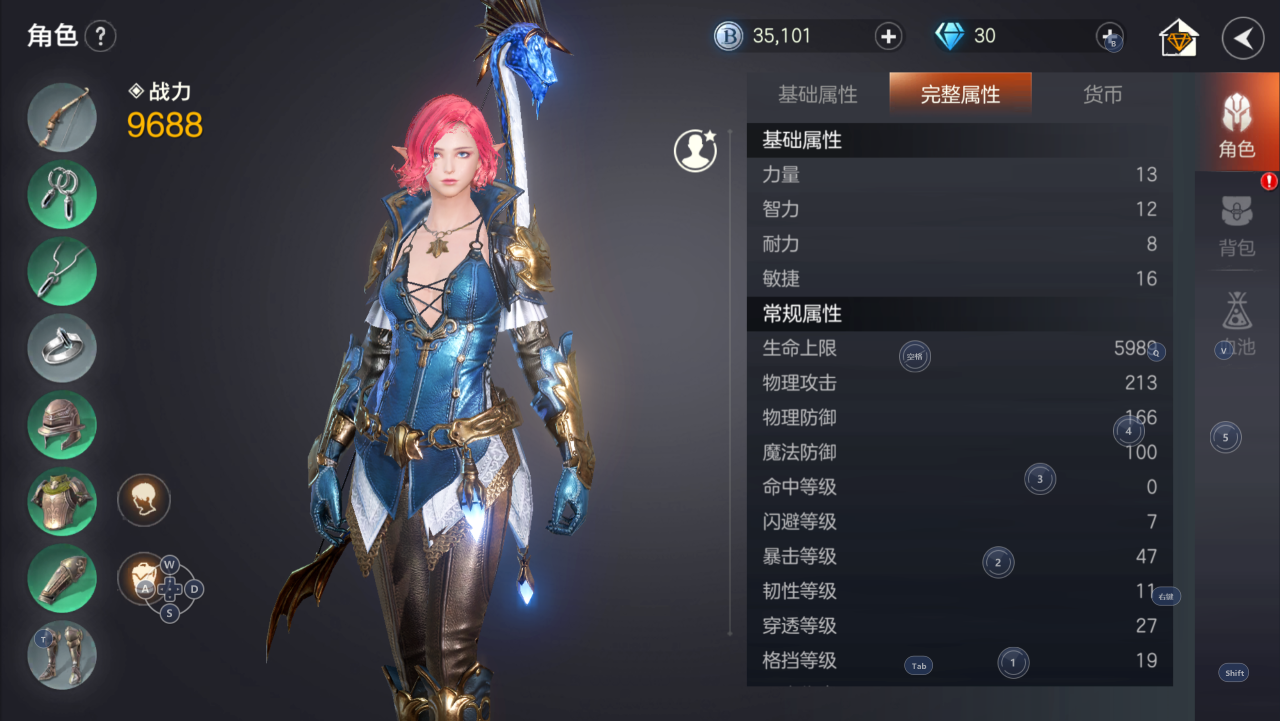Select the helmet equipment slot

click(x=62, y=425)
